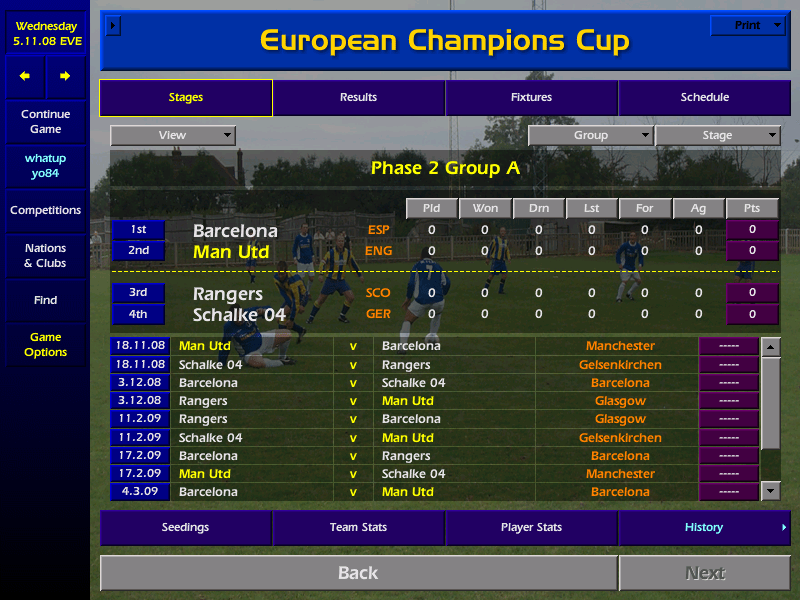Click the Print button

tap(748, 25)
